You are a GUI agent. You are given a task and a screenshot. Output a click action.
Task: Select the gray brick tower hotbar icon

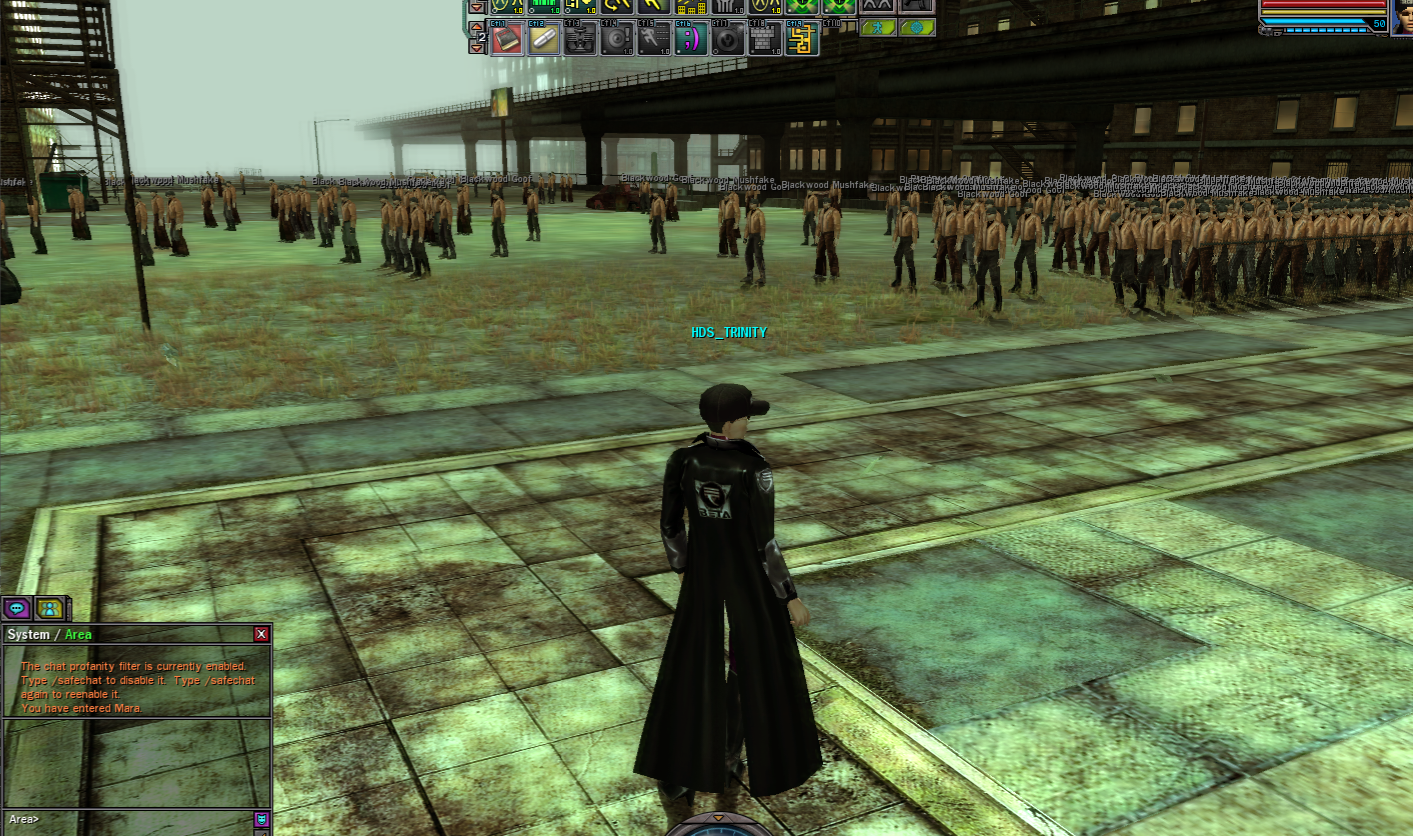763,39
